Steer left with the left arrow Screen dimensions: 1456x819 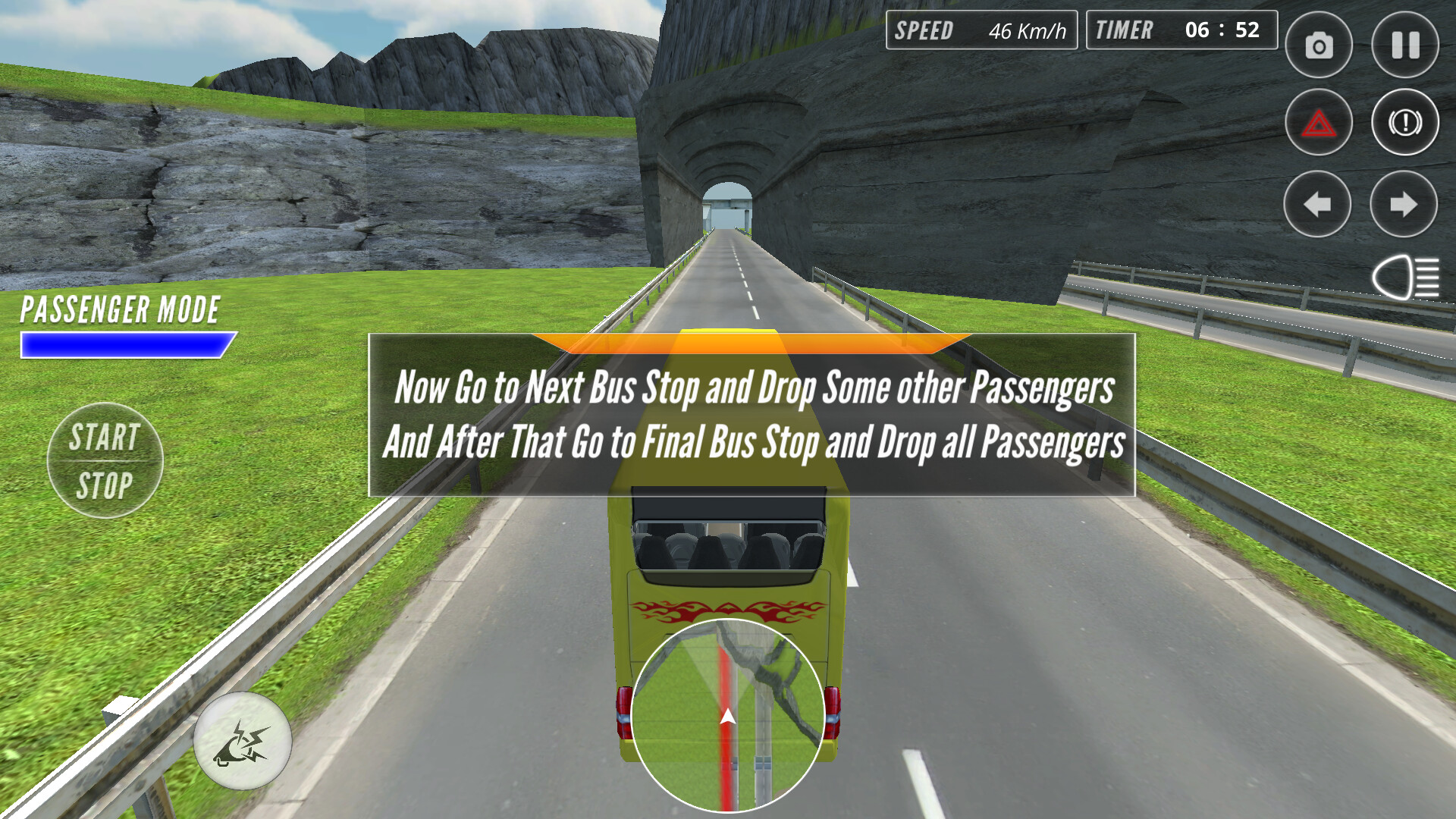[1317, 203]
